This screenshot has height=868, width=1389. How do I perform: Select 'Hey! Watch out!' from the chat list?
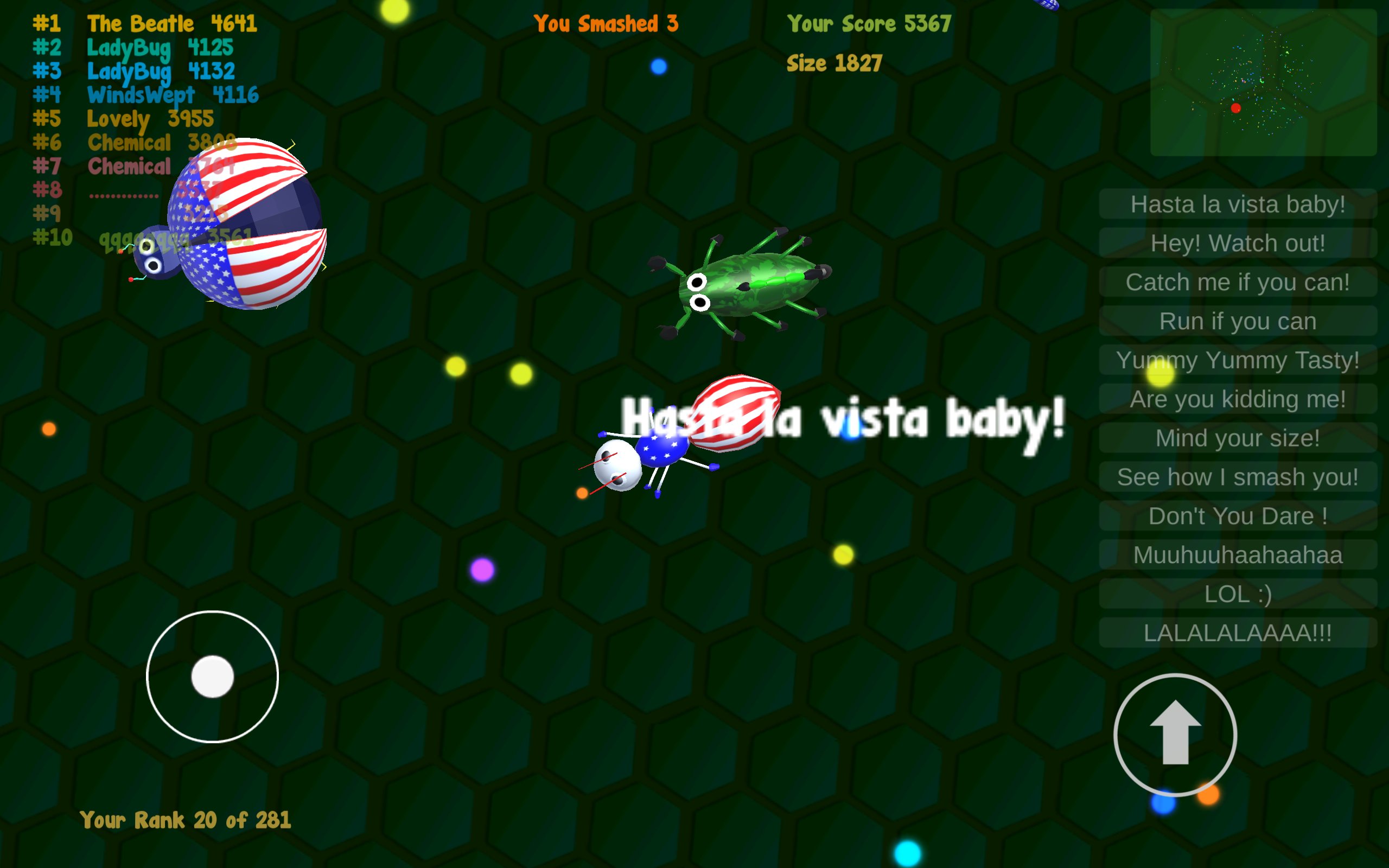[1237, 243]
